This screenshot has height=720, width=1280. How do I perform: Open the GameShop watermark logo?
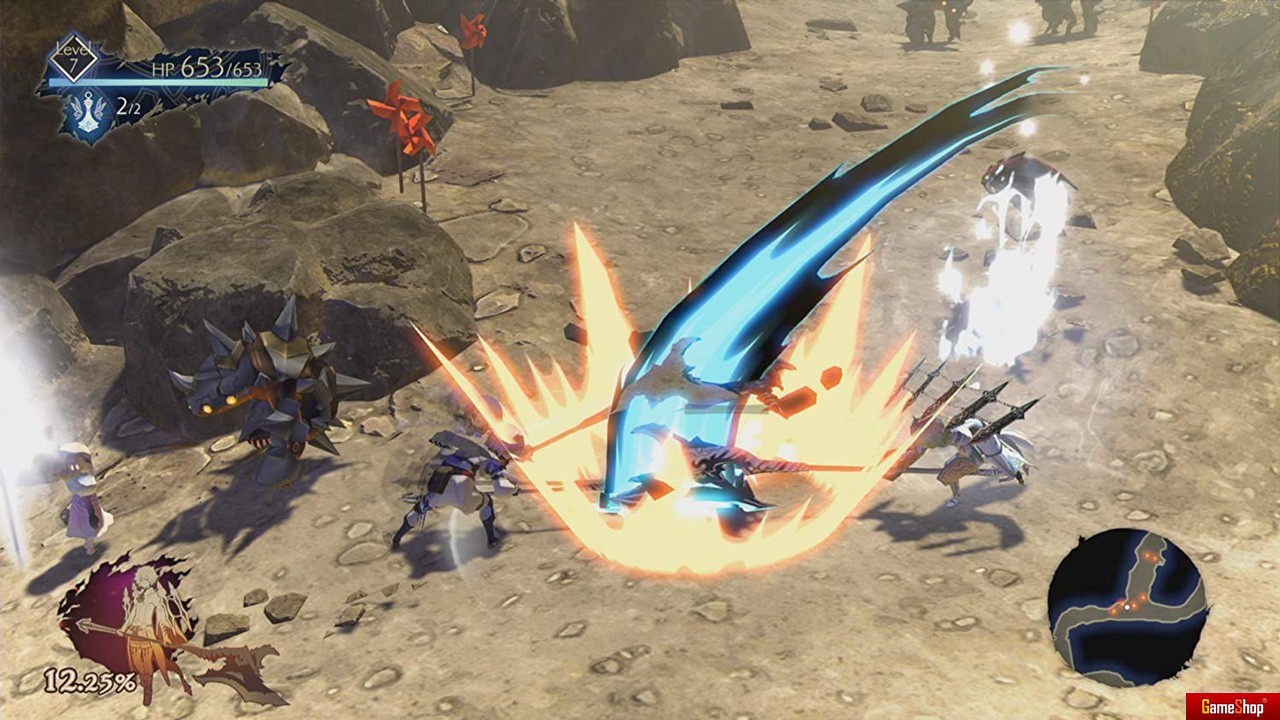(1232, 706)
